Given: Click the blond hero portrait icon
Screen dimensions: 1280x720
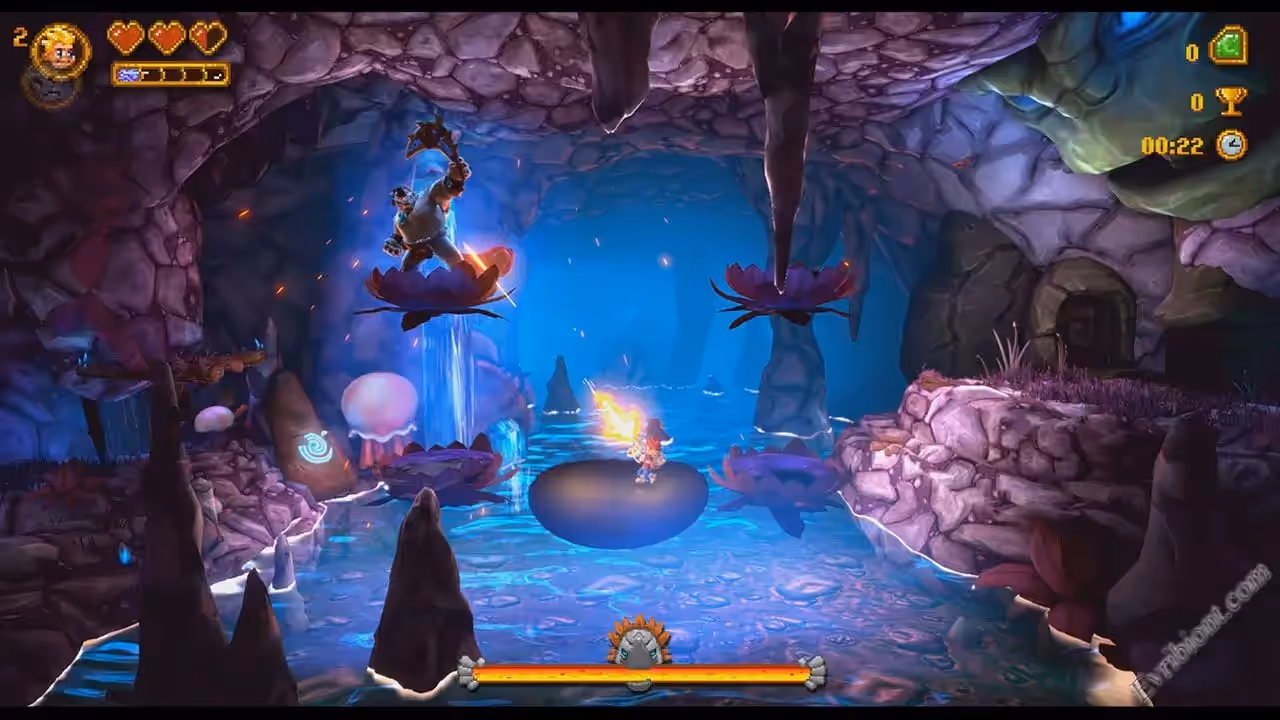Looking at the screenshot, I should [60, 49].
